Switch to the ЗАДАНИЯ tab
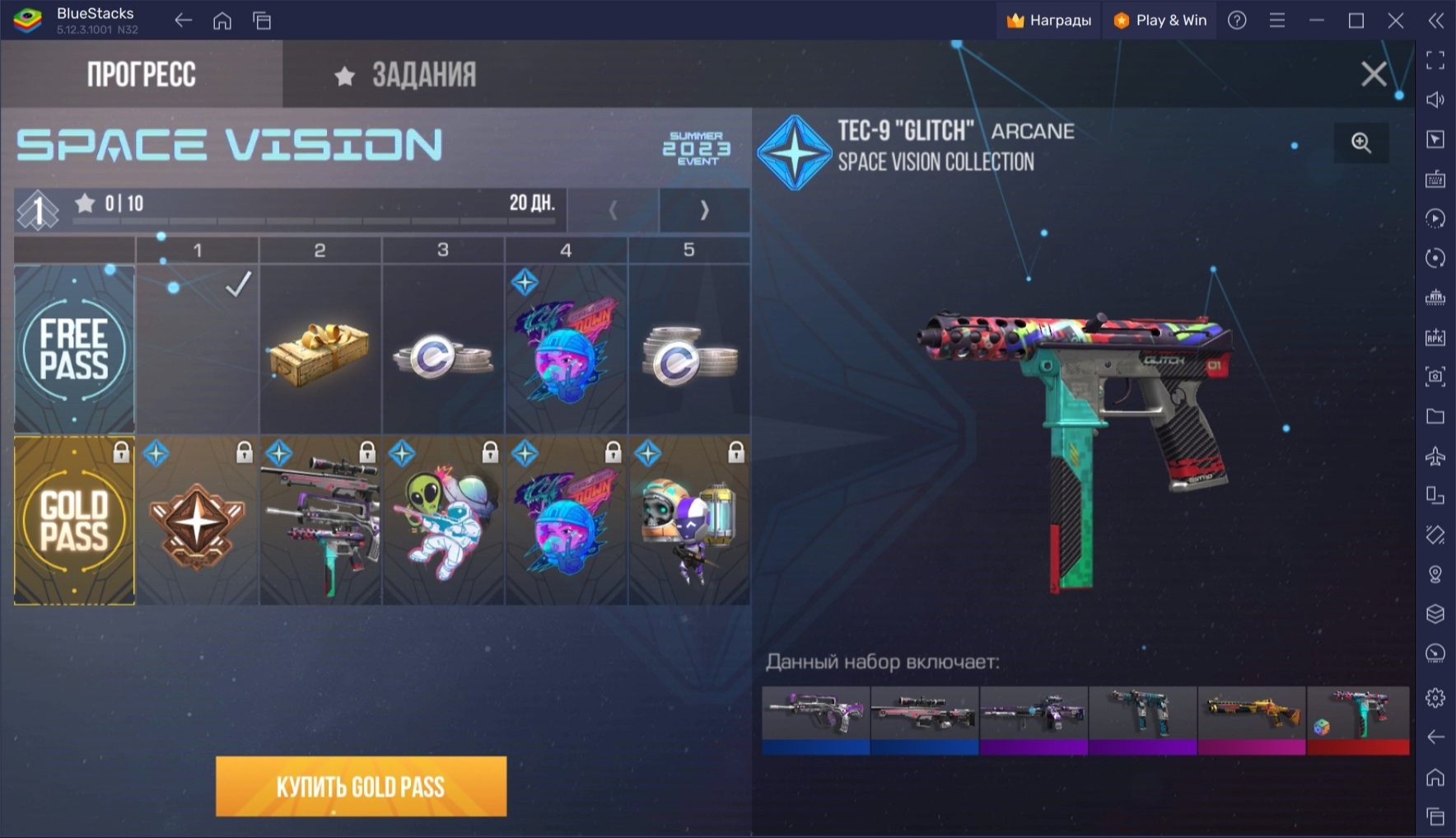Screen dimensions: 1456x838 (405, 75)
